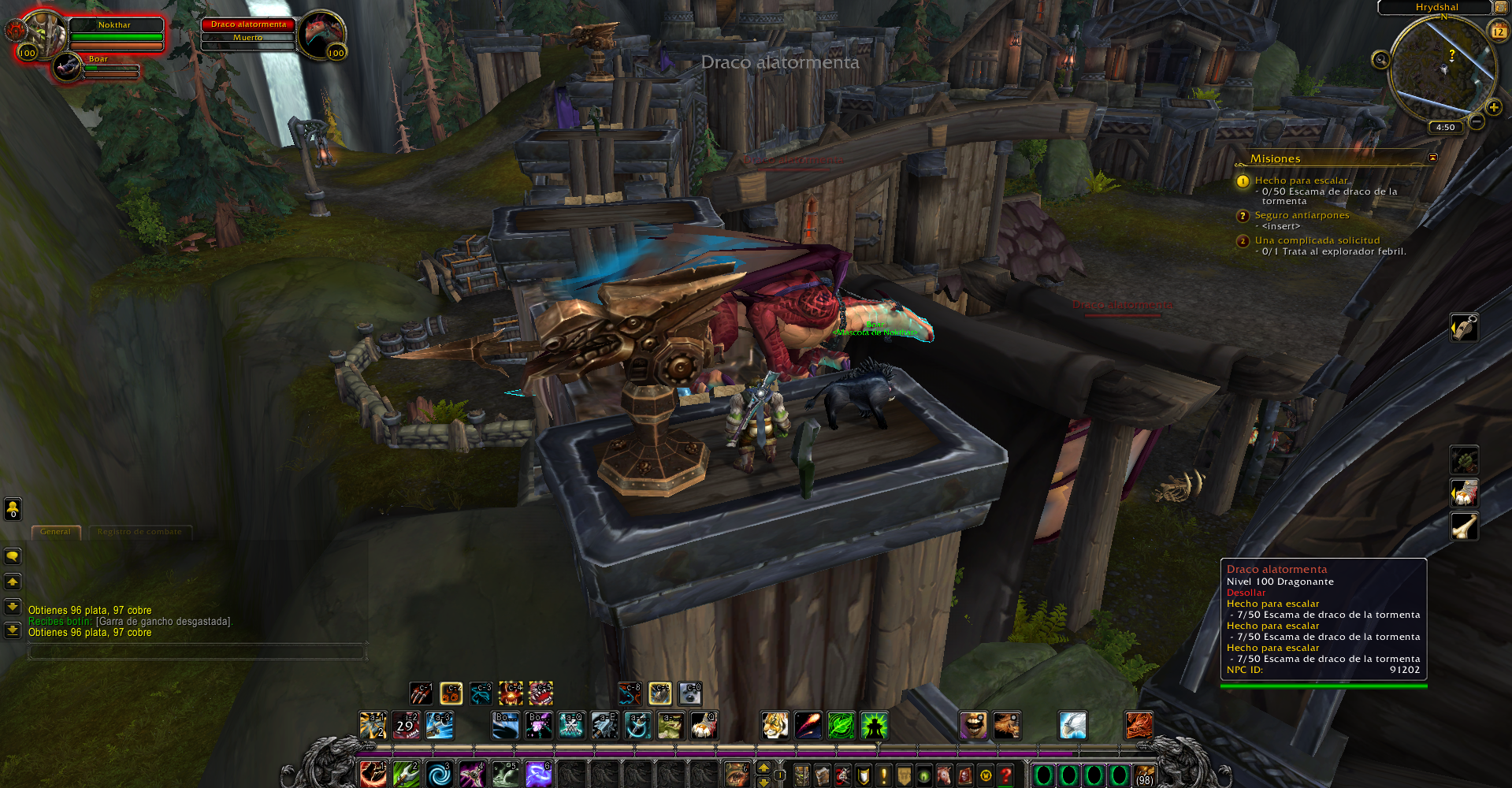Open the calendar showing day 12
The image size is (1512, 788).
click(x=1498, y=32)
